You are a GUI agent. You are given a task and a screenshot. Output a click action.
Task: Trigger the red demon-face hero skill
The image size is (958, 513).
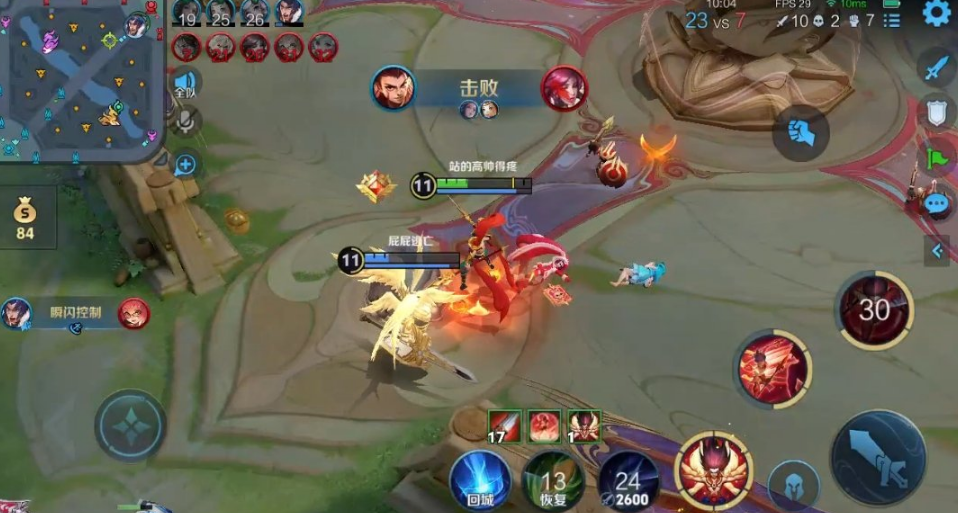(x=713, y=469)
